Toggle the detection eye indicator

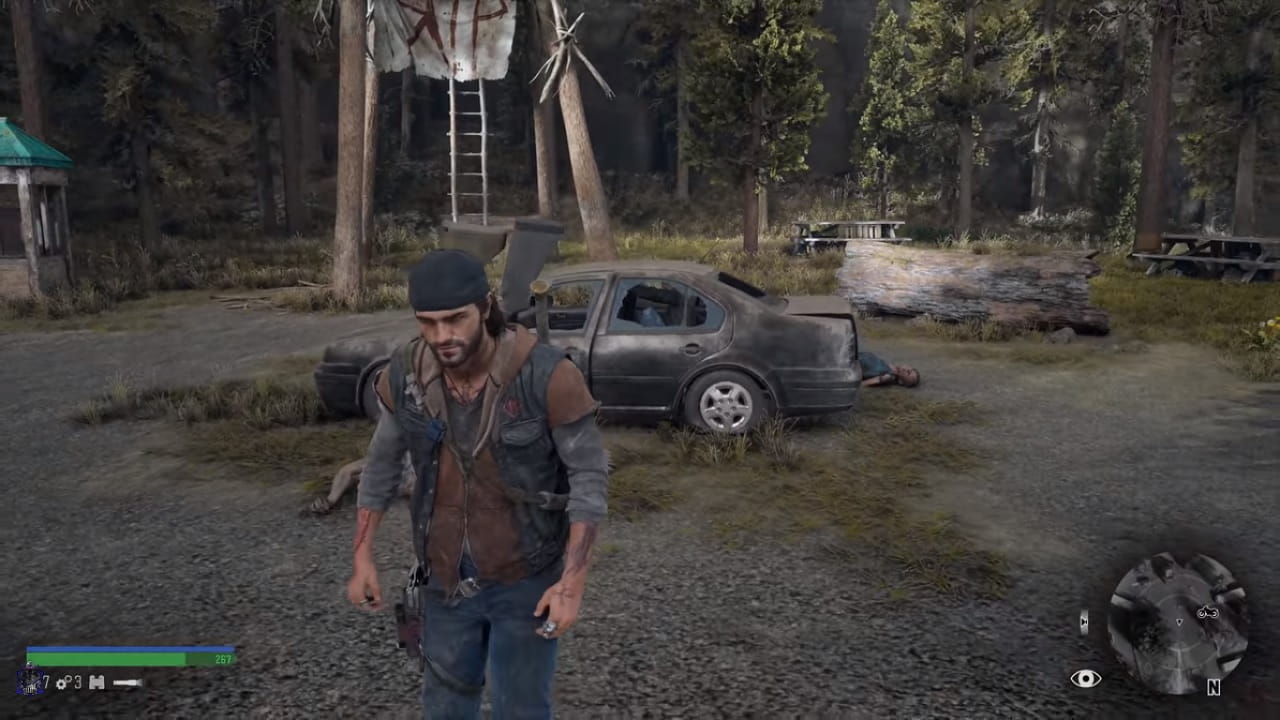(x=1086, y=678)
